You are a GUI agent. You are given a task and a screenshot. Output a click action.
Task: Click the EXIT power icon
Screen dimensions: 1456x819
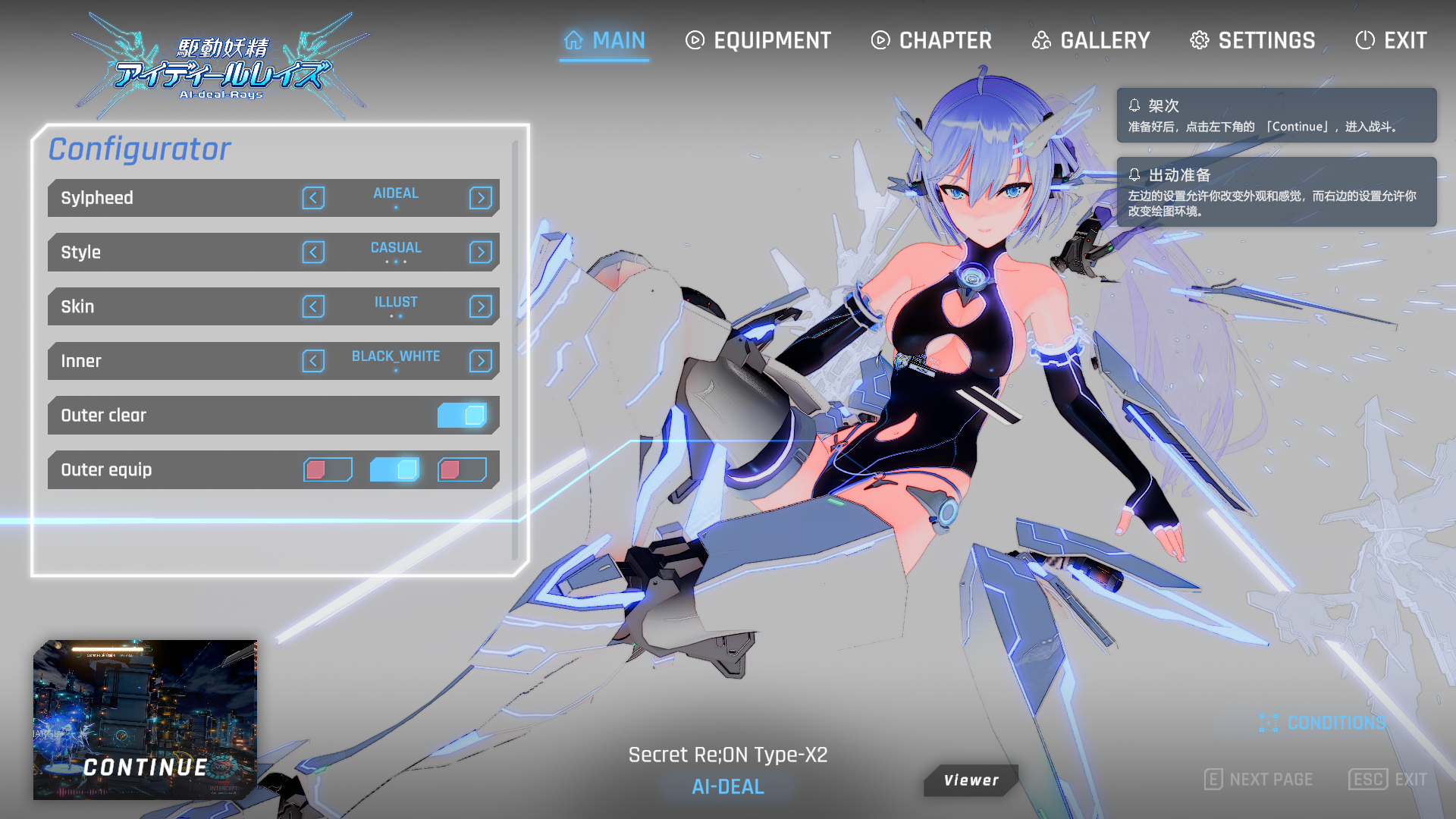(1365, 40)
